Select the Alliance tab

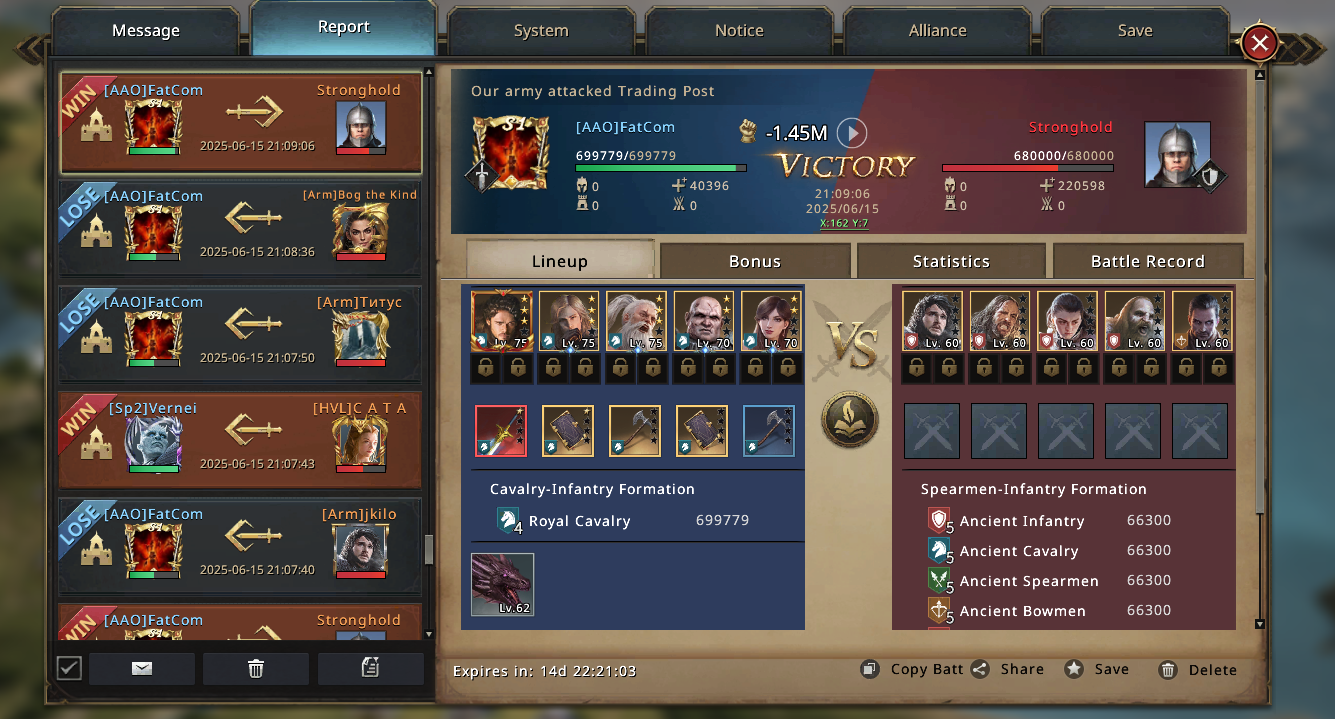[x=937, y=31]
